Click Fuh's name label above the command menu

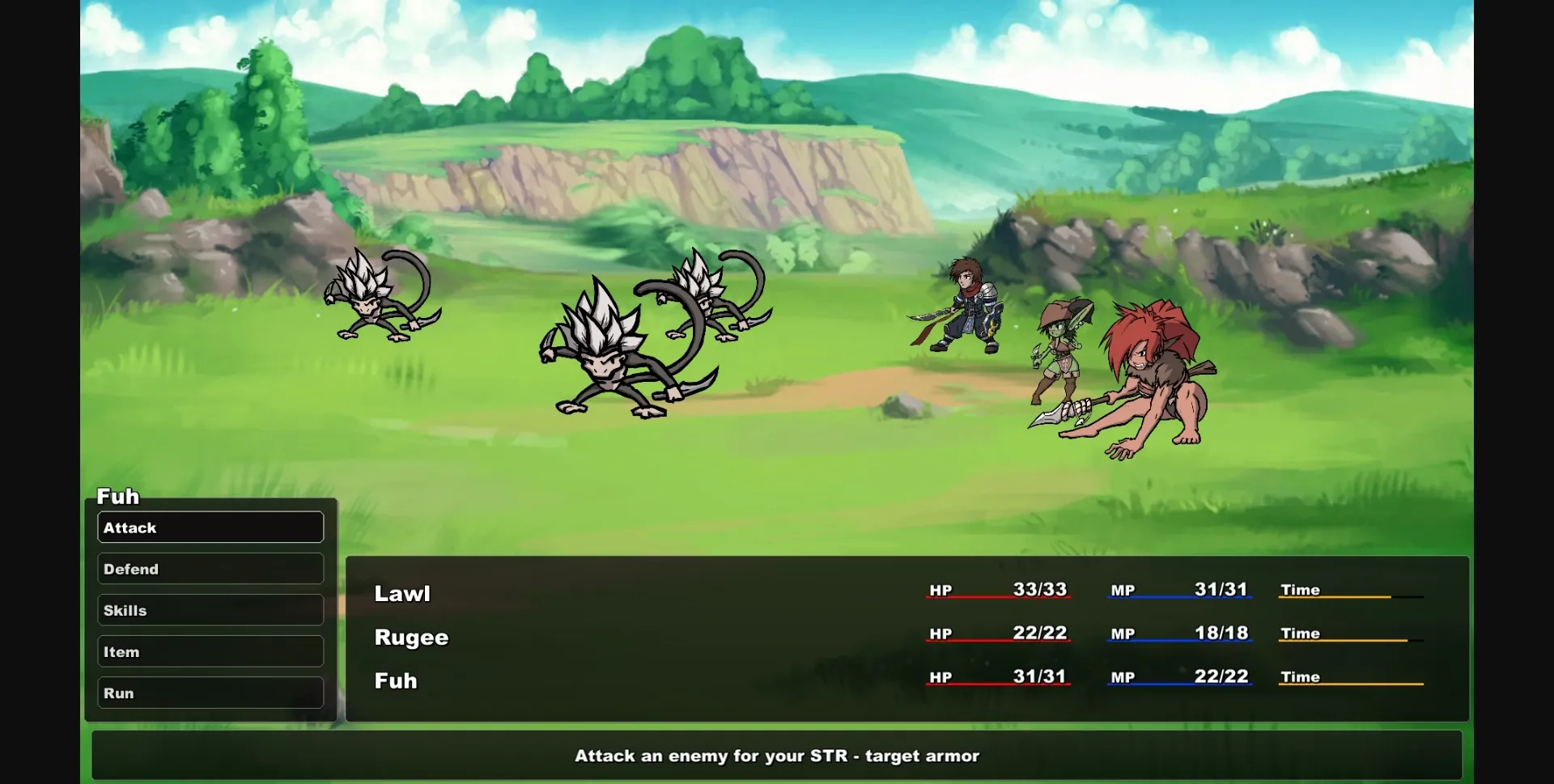click(x=117, y=496)
